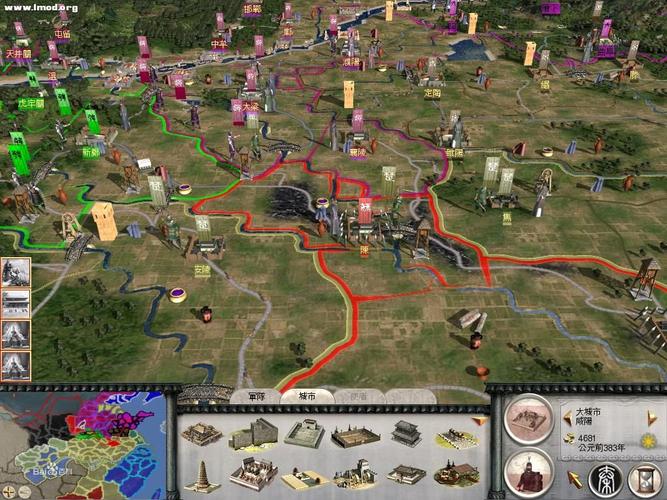Open the palace building event notification
The image size is (667, 500).
(x=14, y=302)
